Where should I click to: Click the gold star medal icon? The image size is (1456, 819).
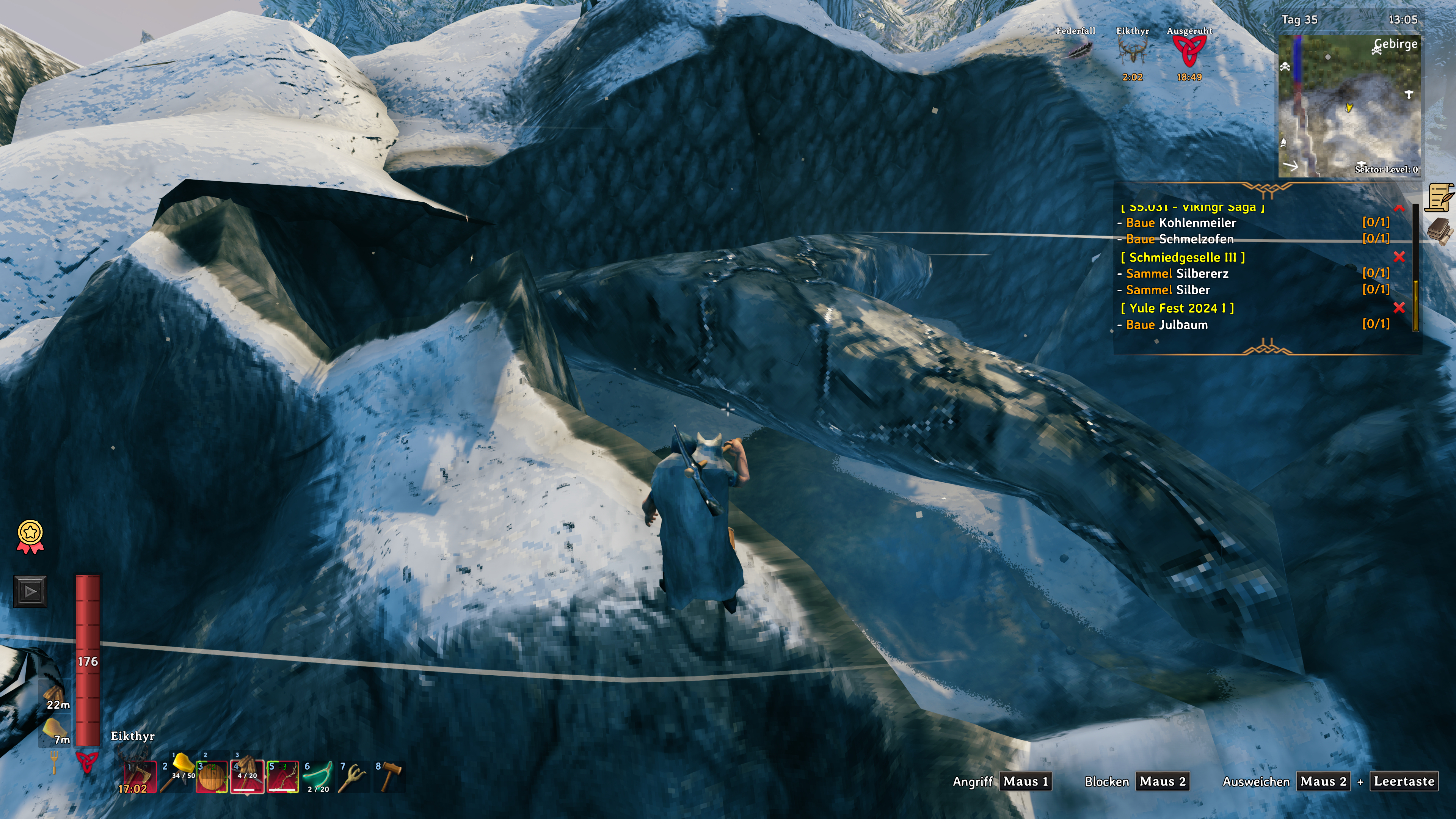[x=30, y=536]
